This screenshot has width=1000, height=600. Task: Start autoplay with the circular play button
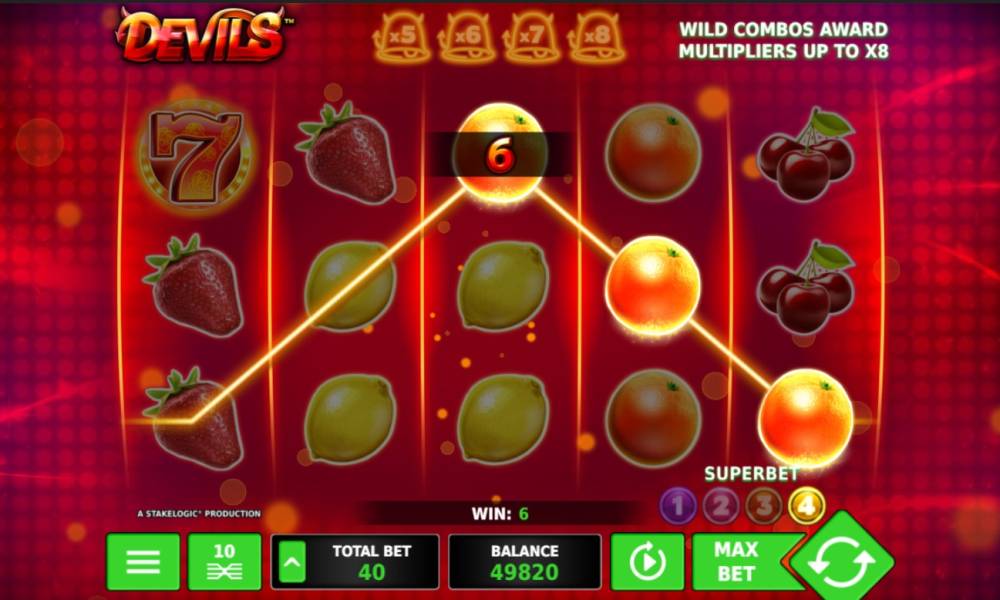647,561
